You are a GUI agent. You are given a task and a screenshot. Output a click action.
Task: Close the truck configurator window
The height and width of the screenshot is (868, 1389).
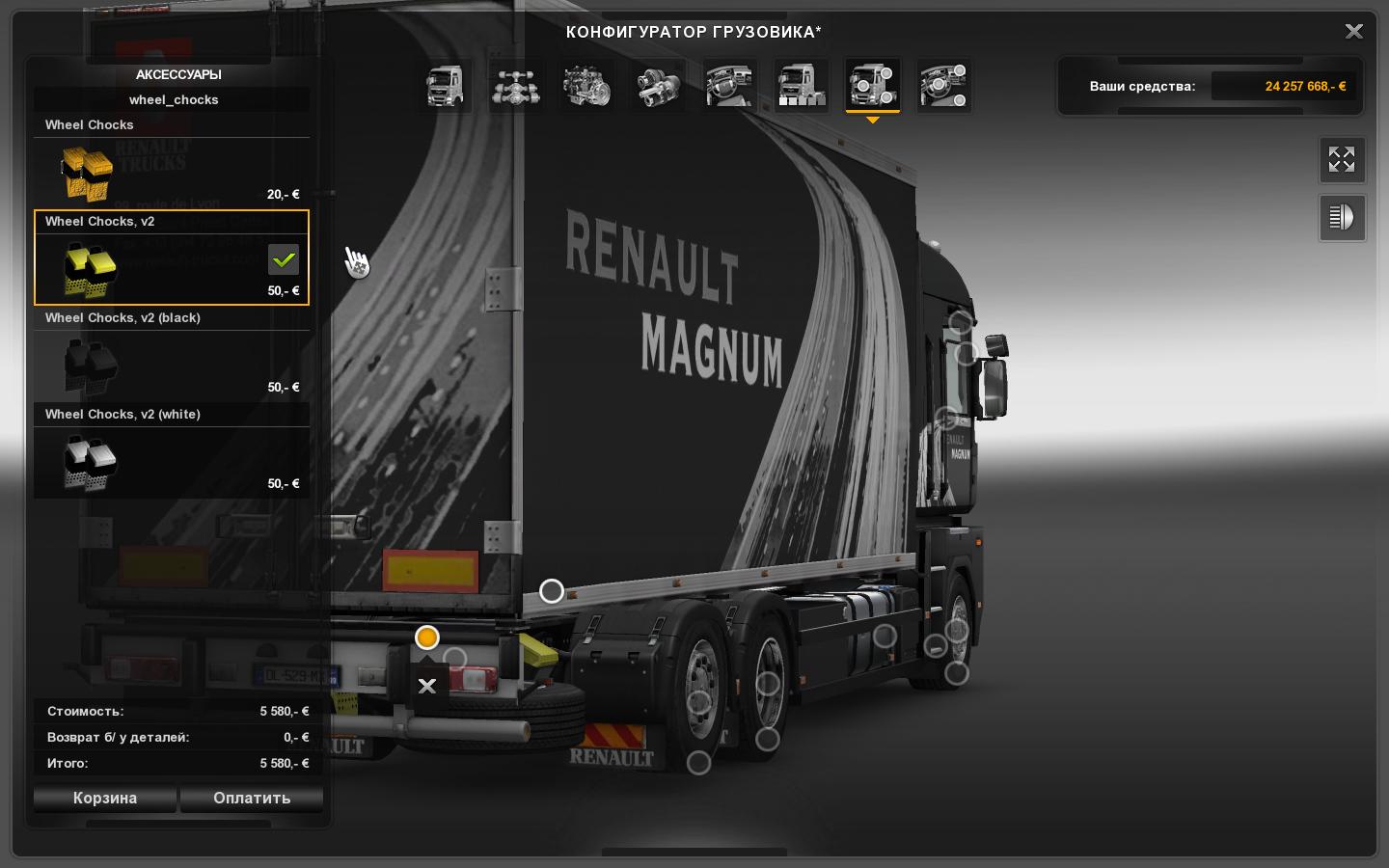[x=1353, y=32]
